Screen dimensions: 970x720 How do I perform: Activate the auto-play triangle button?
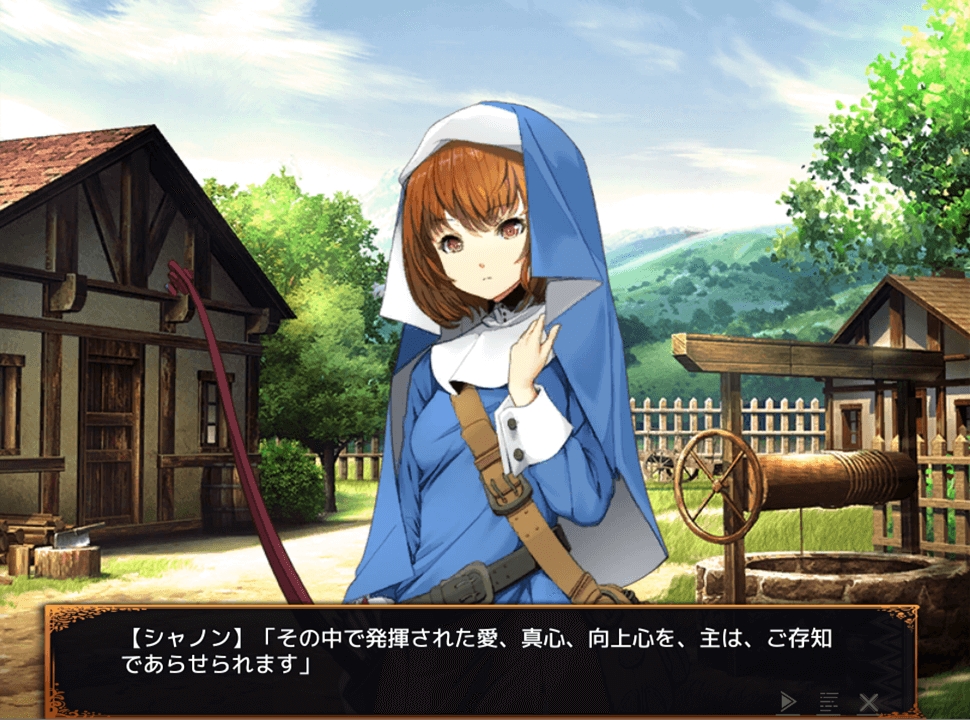[789, 701]
